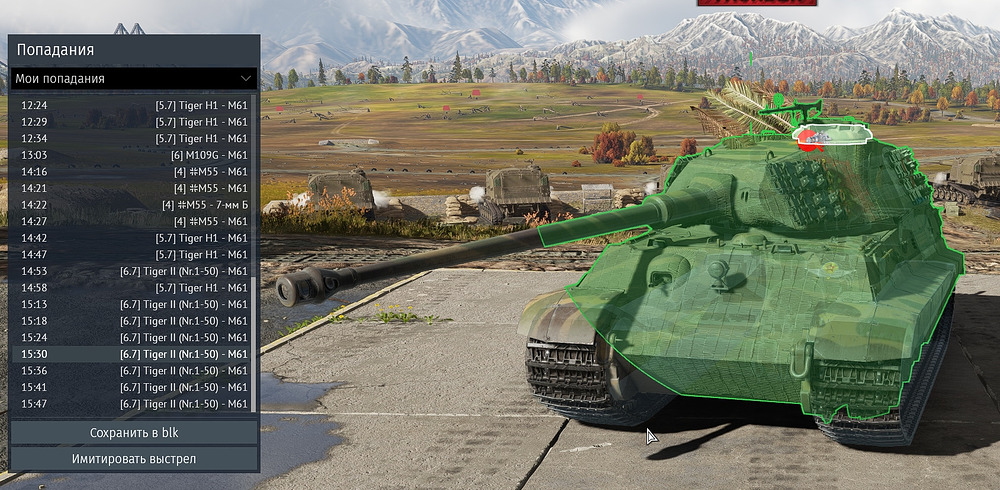The height and width of the screenshot is (490, 1000).
Task: Show the 15:36 Tiger II hit
Action: pyautogui.click(x=134, y=370)
